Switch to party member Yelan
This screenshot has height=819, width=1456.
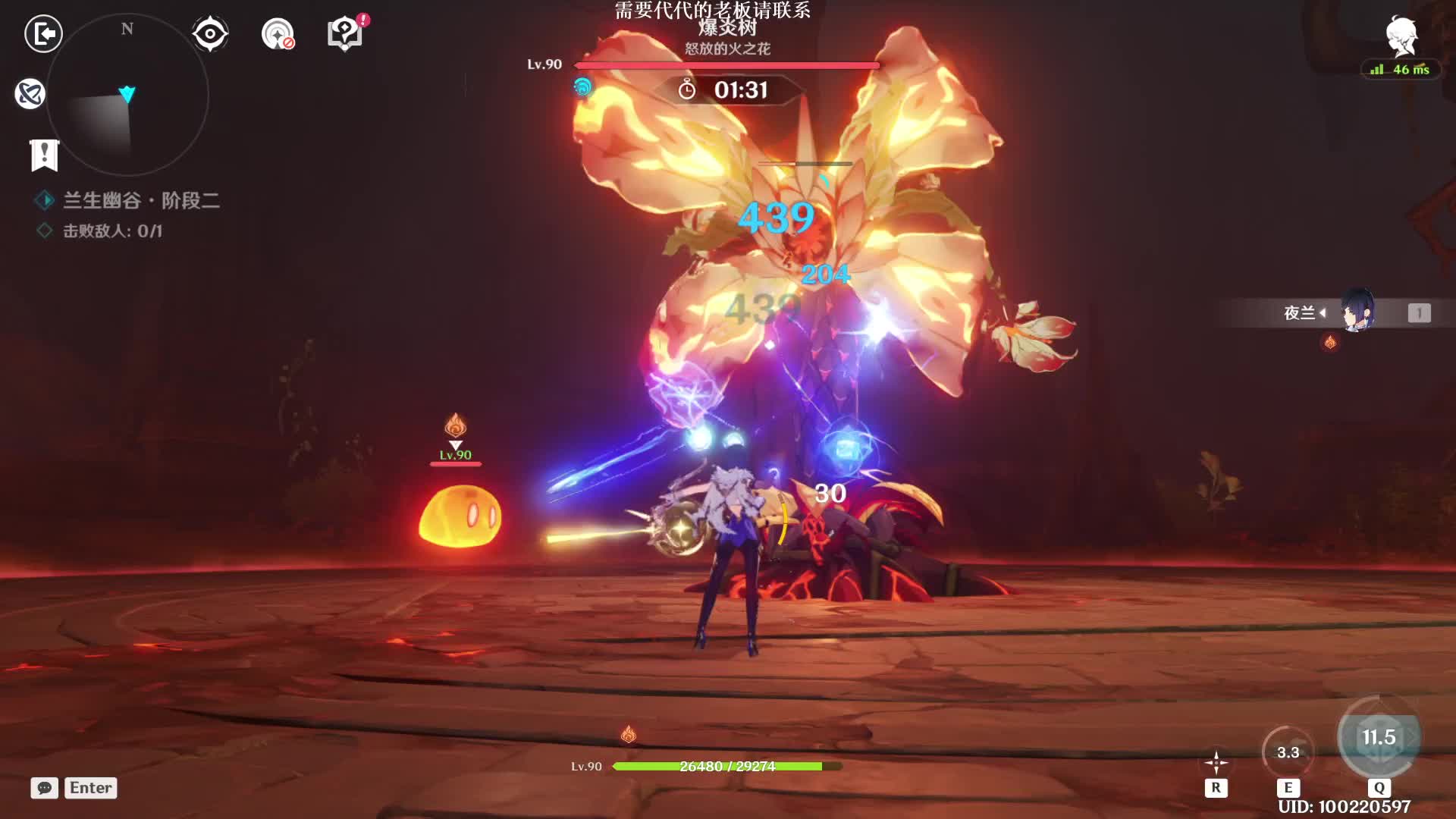coord(1357,311)
